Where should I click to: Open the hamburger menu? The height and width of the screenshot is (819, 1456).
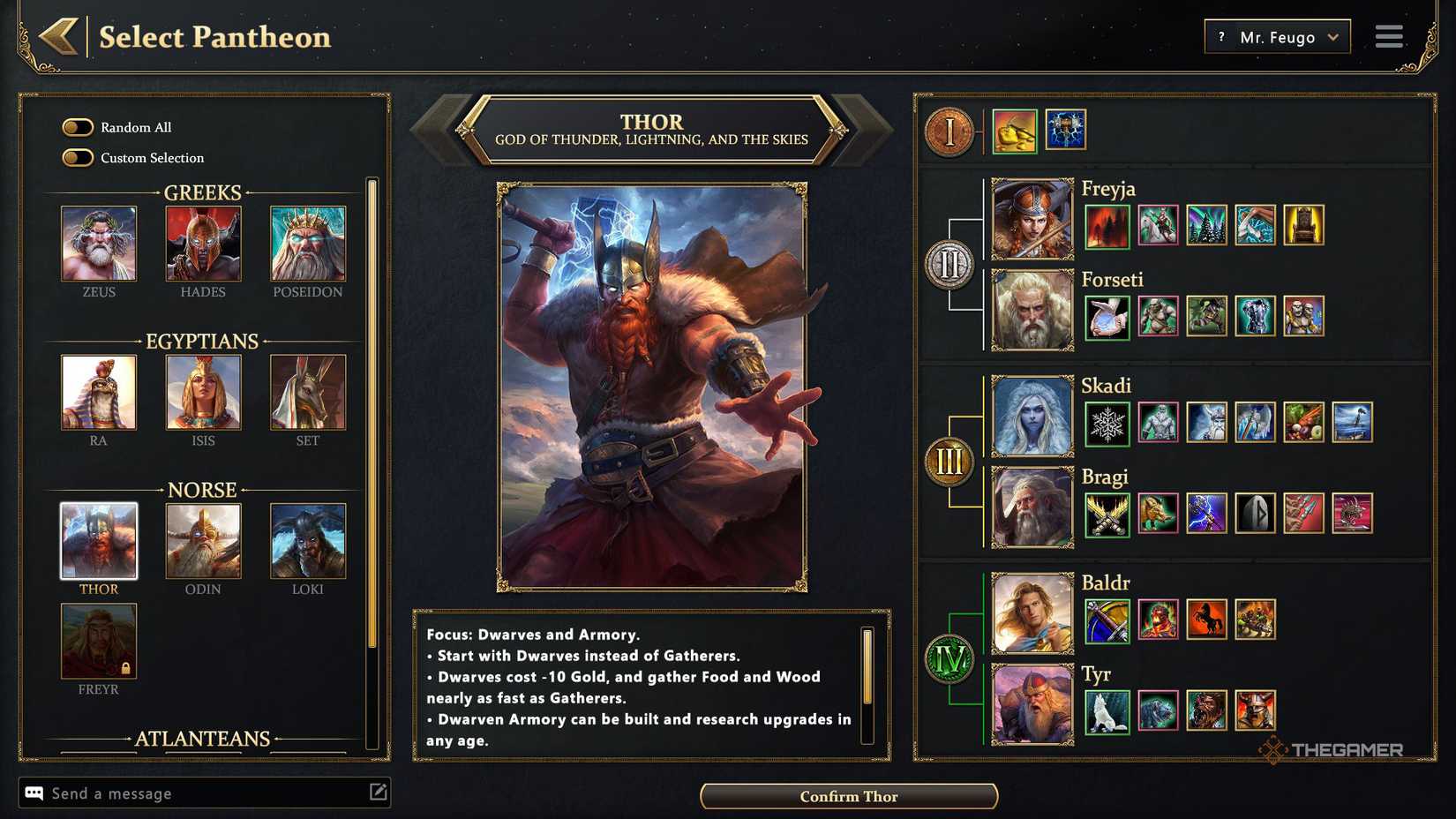tap(1388, 36)
